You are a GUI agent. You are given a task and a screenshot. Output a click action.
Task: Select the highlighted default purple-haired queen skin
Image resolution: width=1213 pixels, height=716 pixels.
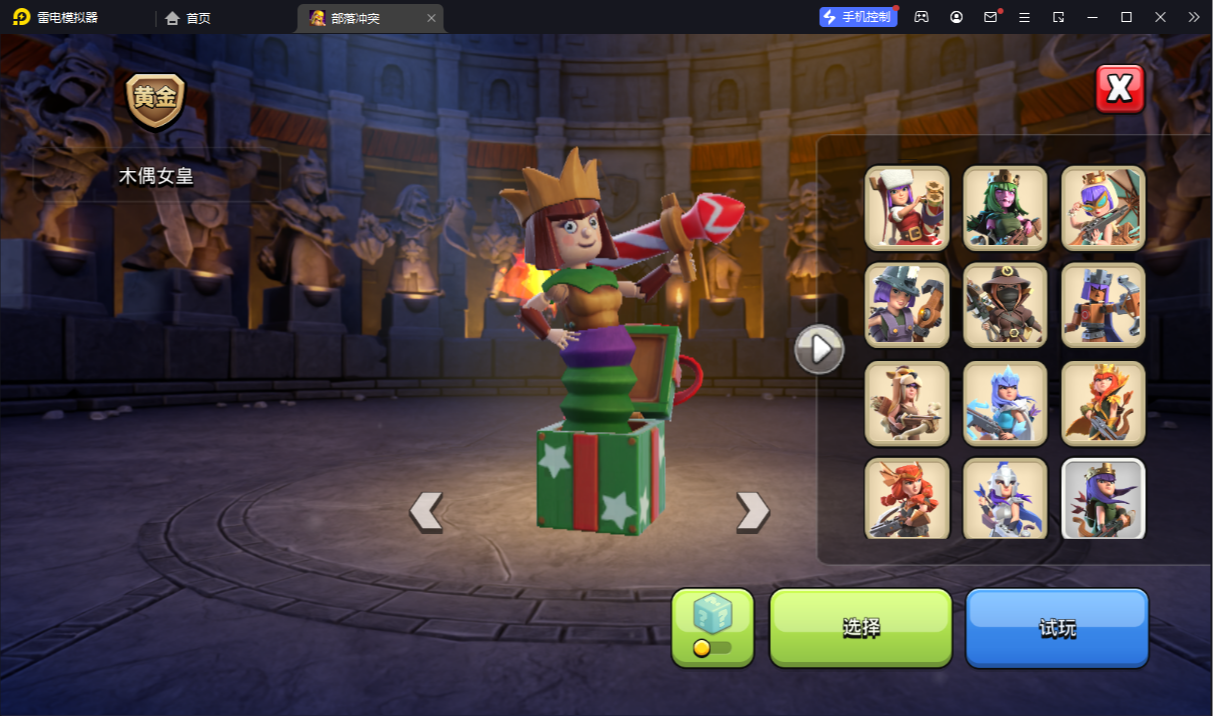[x=1103, y=498]
